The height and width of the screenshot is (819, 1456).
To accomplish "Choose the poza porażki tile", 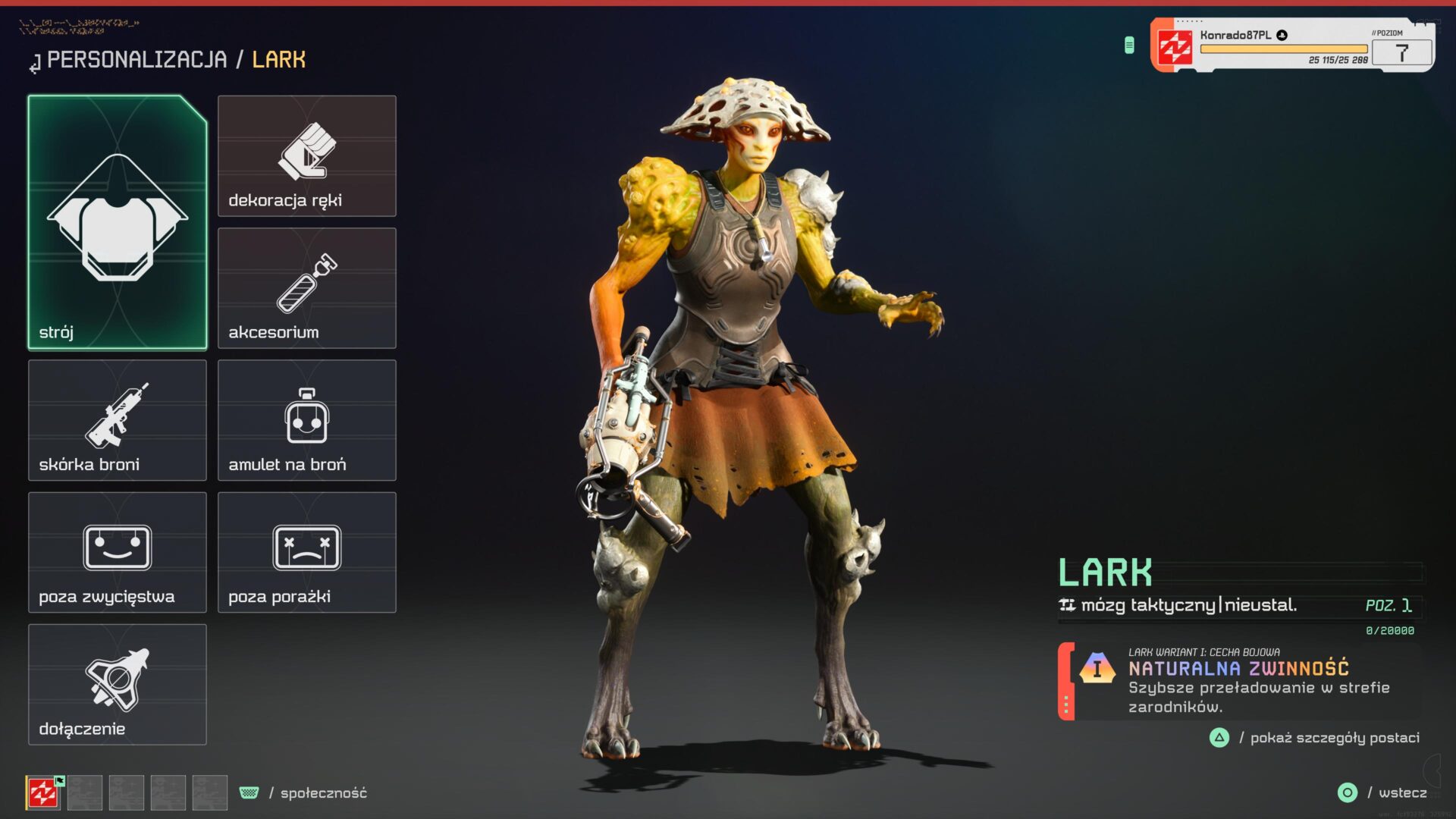I will click(x=306, y=552).
